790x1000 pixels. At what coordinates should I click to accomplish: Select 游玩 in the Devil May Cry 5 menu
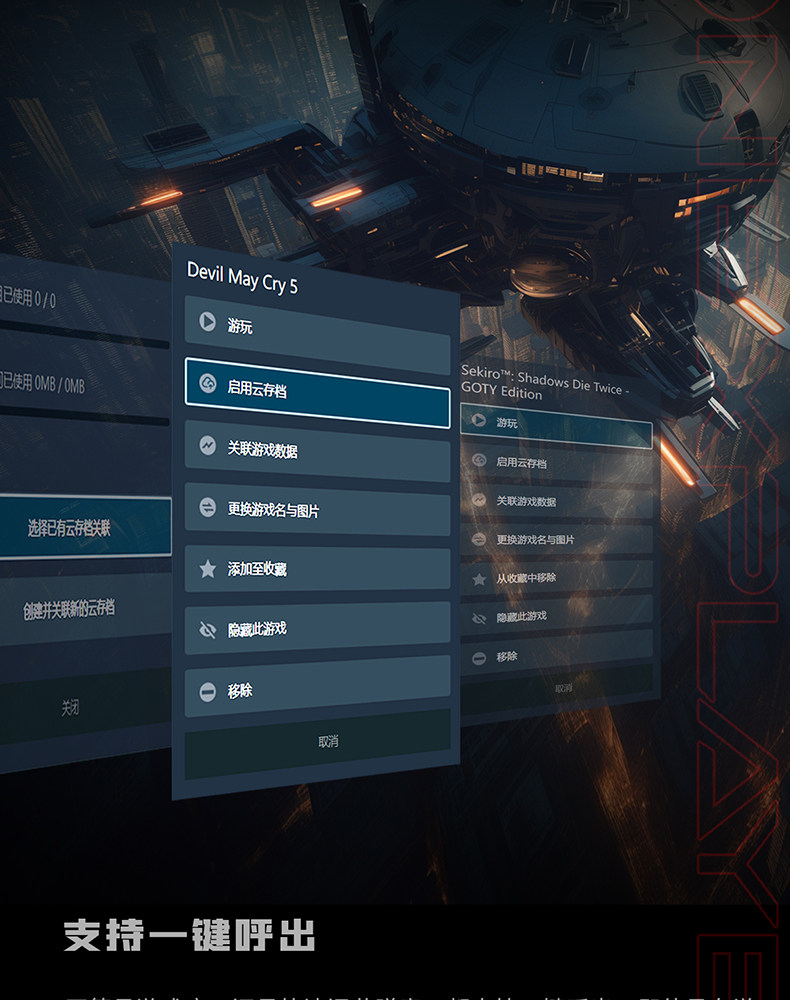(x=317, y=325)
